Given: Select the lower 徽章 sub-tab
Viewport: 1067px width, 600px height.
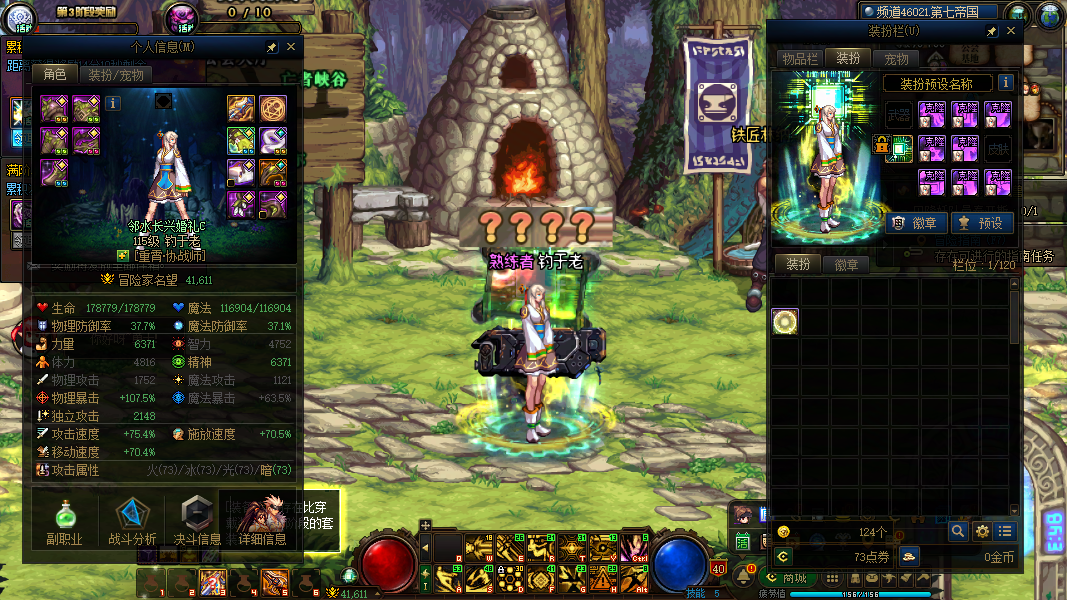Looking at the screenshot, I should click(x=846, y=265).
